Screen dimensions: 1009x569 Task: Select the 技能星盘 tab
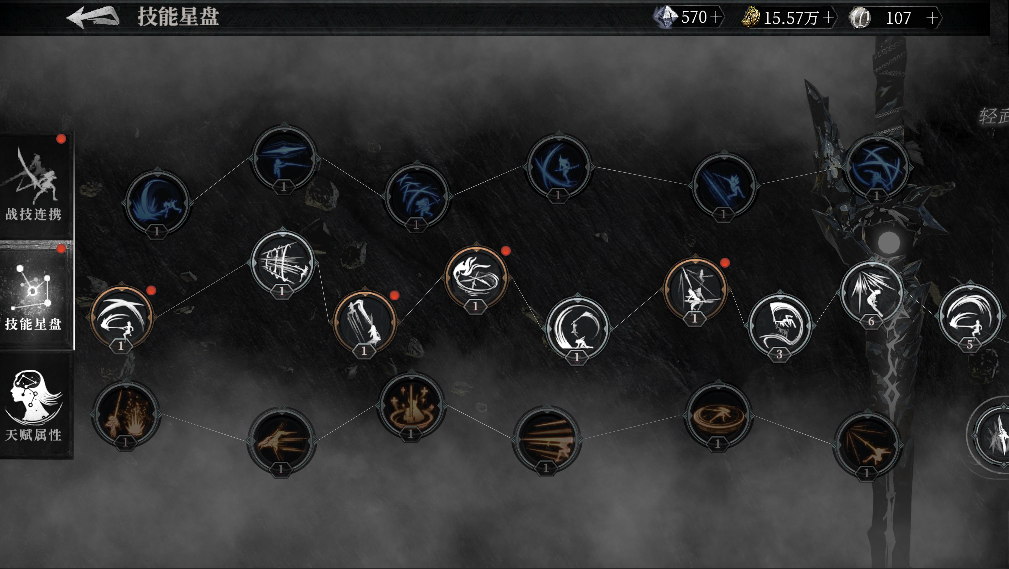click(36, 295)
